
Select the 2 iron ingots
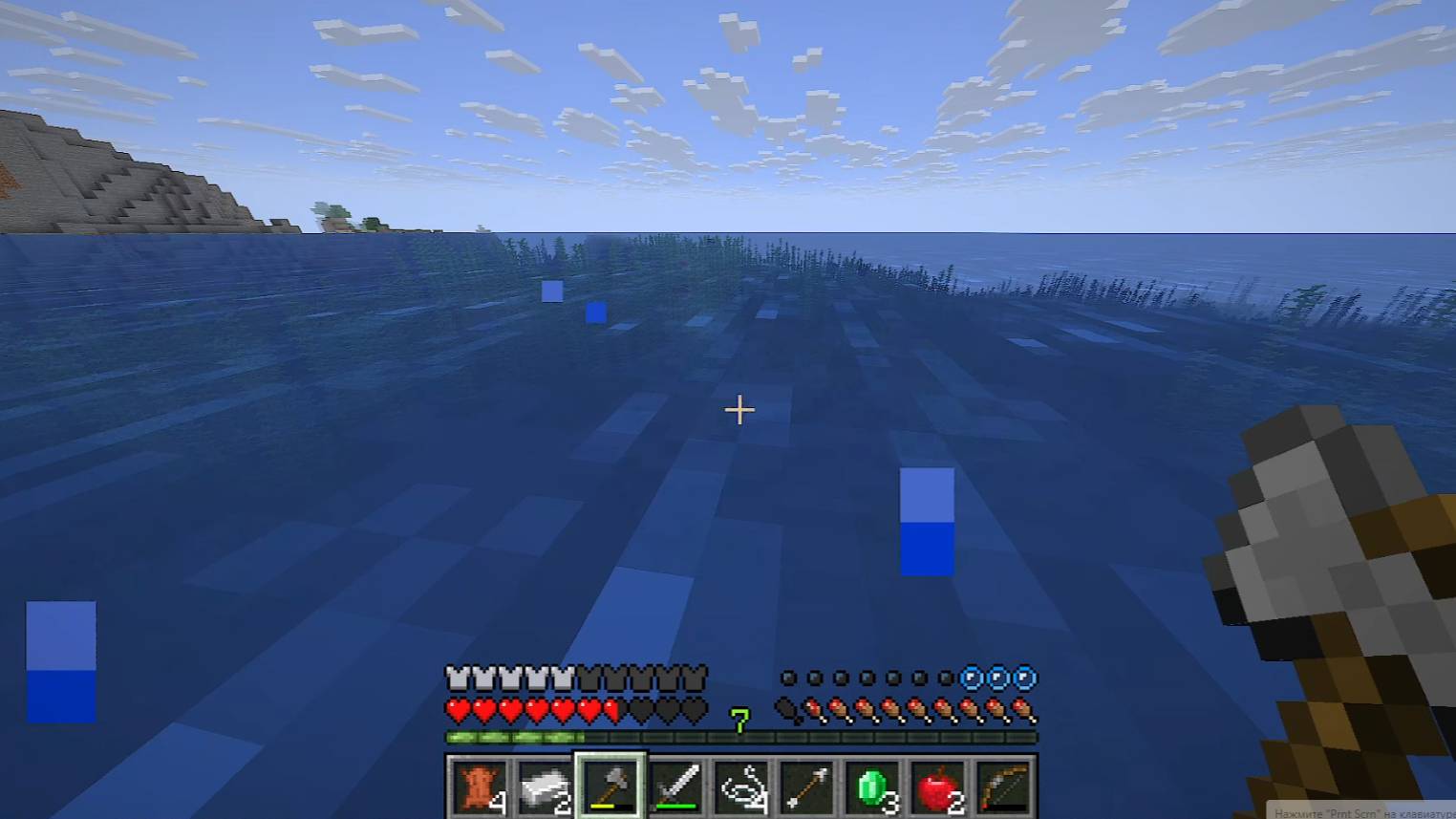point(546,784)
